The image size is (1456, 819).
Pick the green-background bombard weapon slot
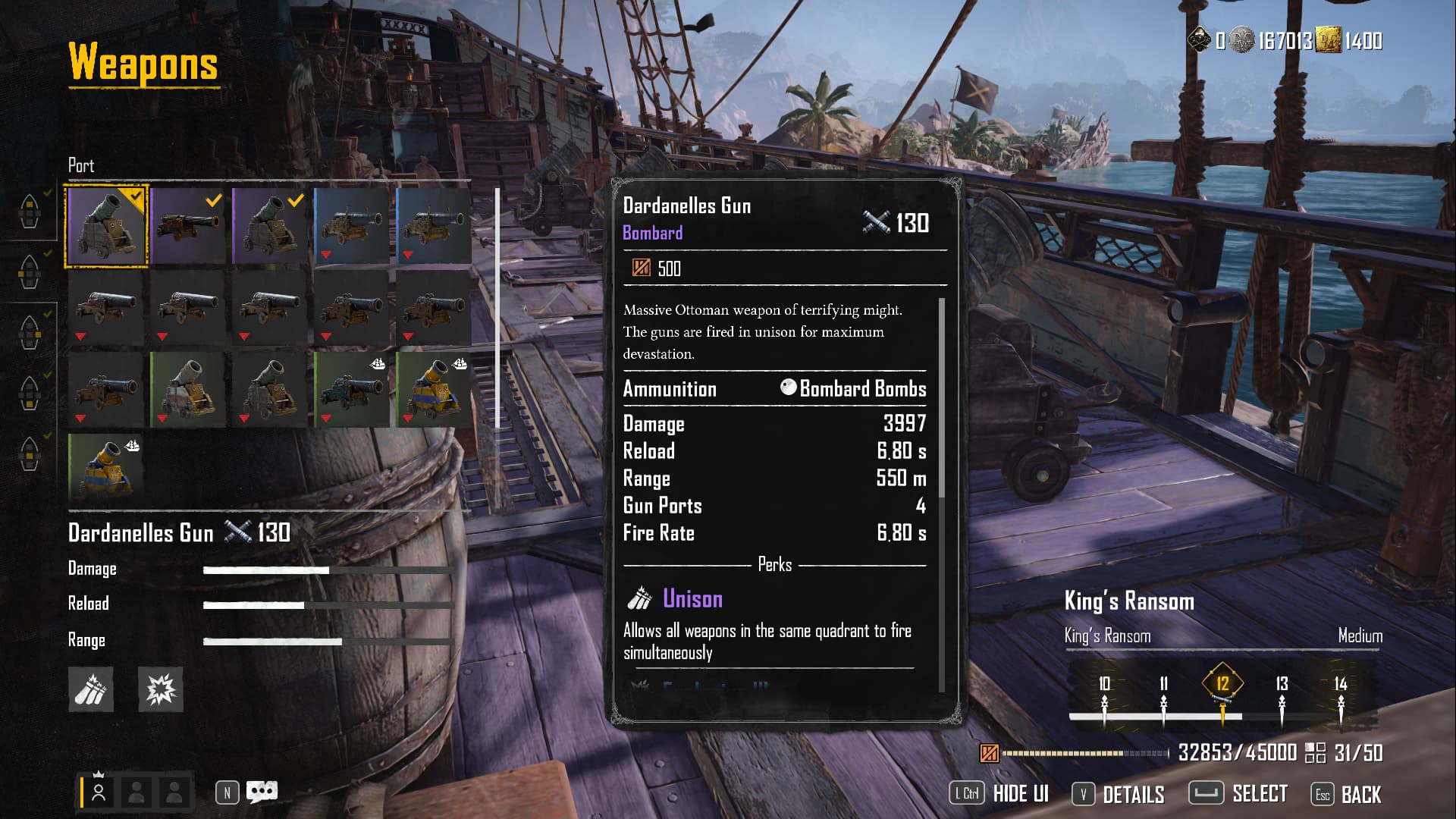(x=188, y=390)
